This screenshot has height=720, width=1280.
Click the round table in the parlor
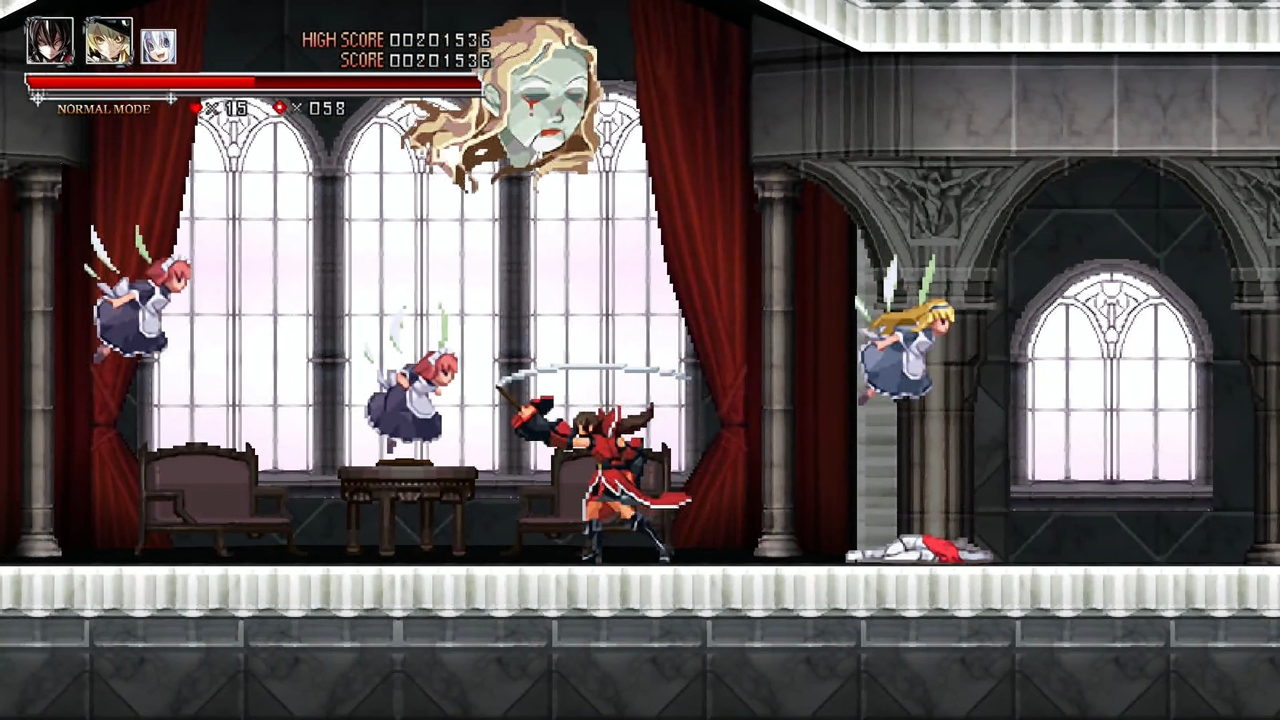pyautogui.click(x=410, y=480)
